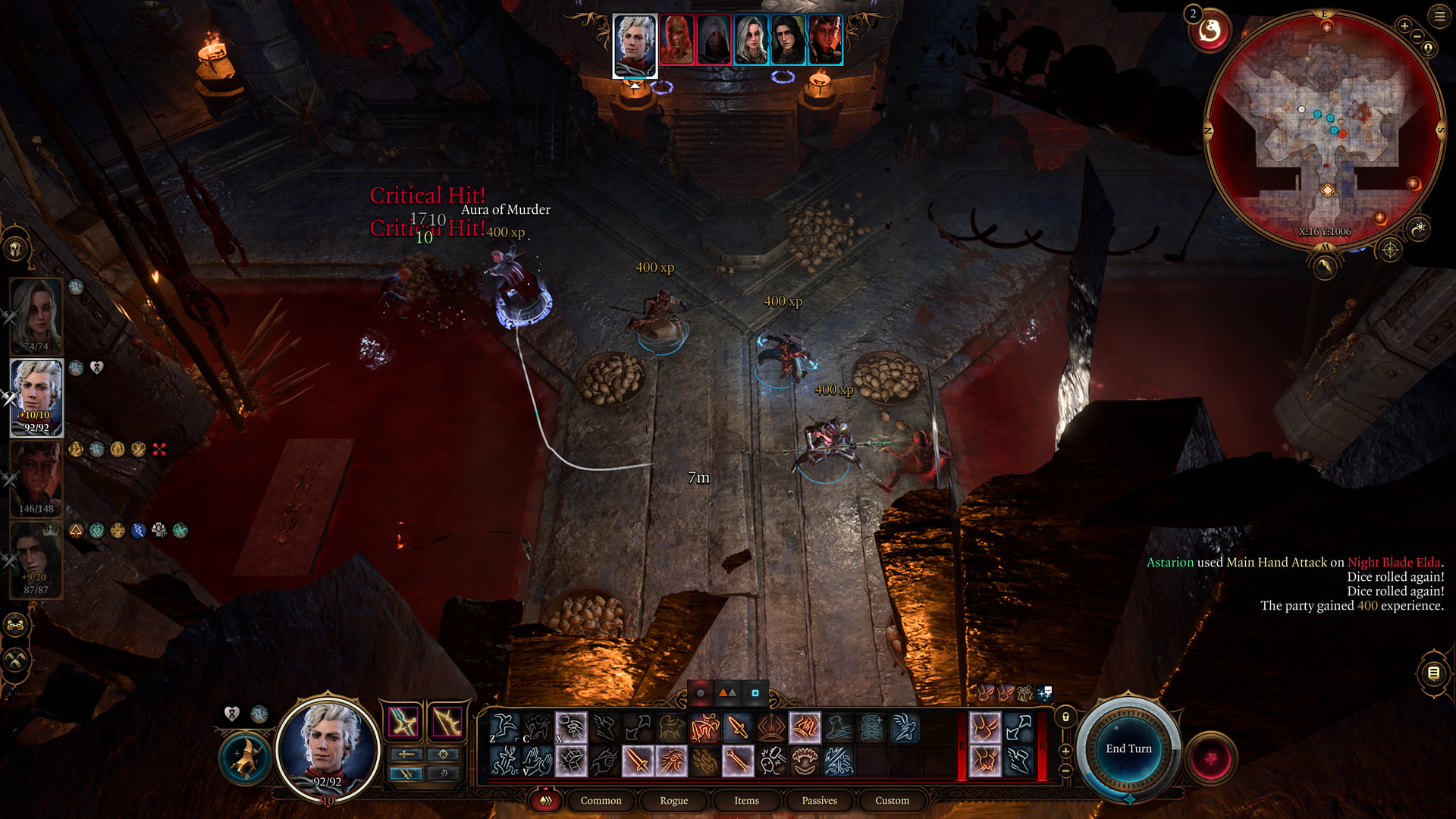Switch to the Common hotbar tab

click(601, 801)
